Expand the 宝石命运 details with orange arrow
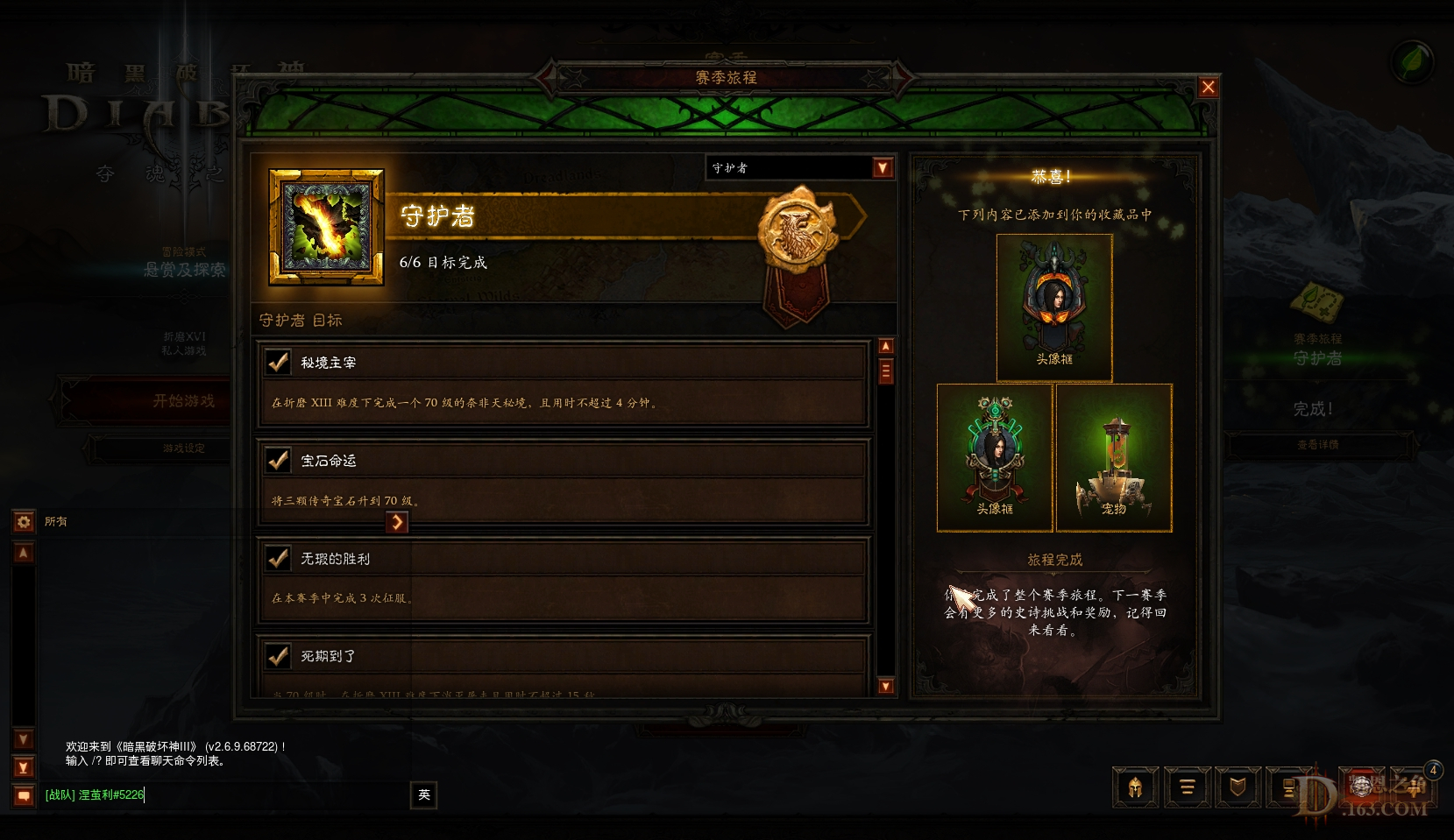Image resolution: width=1454 pixels, height=840 pixels. click(x=397, y=522)
